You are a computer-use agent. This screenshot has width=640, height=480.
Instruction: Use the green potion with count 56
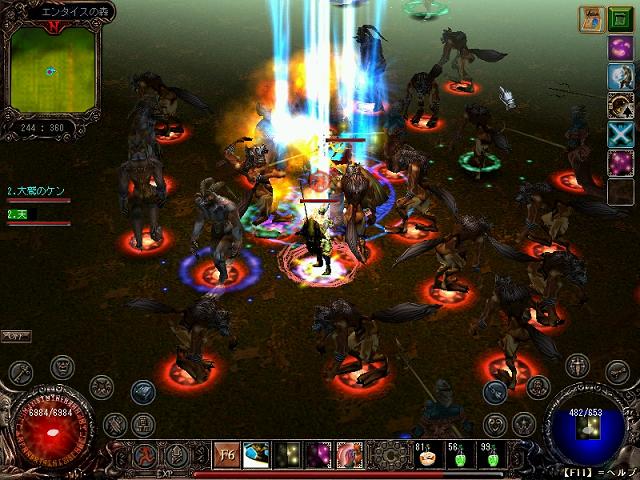pos(459,456)
